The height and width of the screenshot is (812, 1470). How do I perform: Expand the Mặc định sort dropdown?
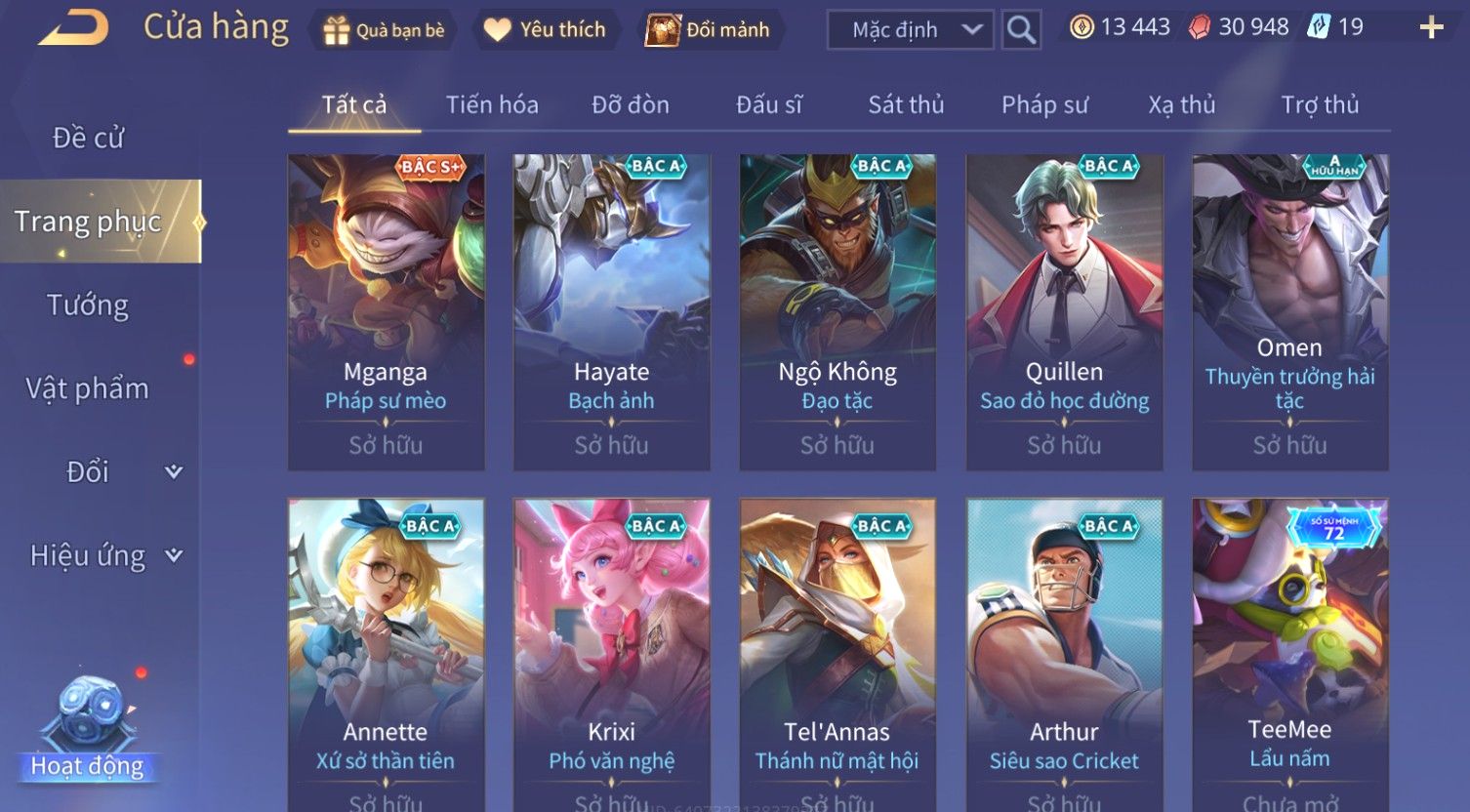pyautogui.click(x=910, y=30)
